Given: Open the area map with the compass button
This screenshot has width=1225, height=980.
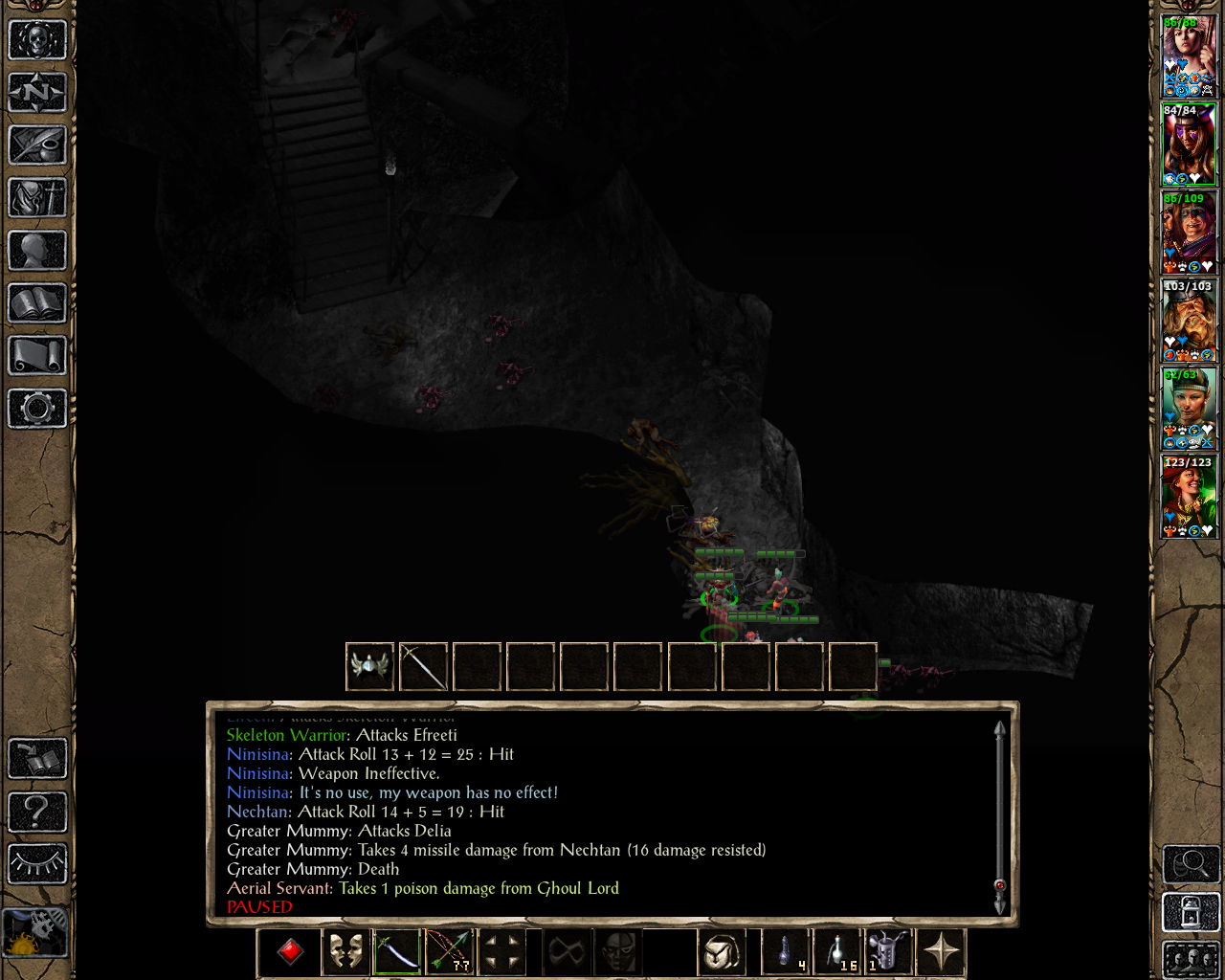Looking at the screenshot, I should (x=36, y=93).
